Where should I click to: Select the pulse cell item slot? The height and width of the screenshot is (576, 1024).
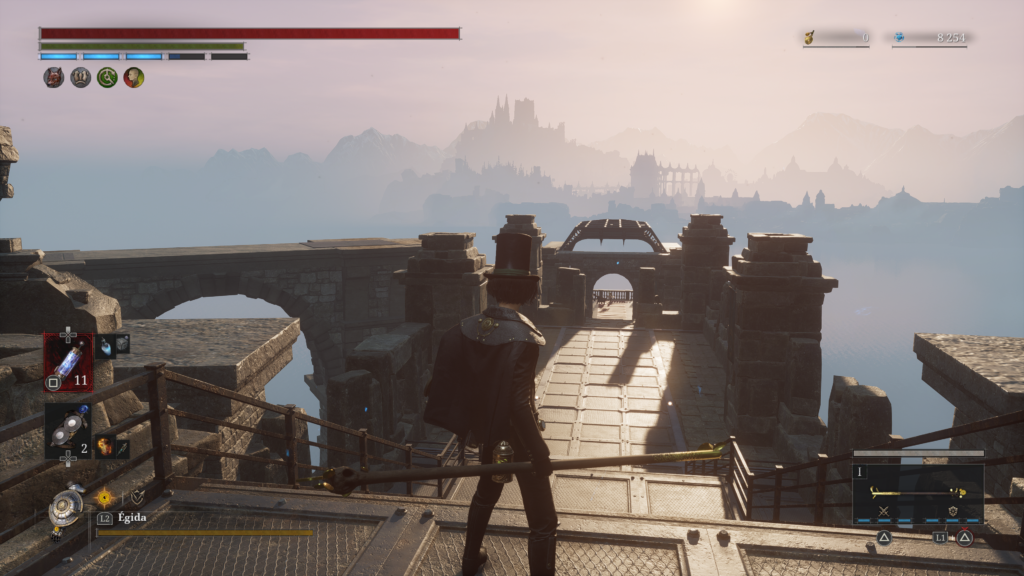point(68,360)
